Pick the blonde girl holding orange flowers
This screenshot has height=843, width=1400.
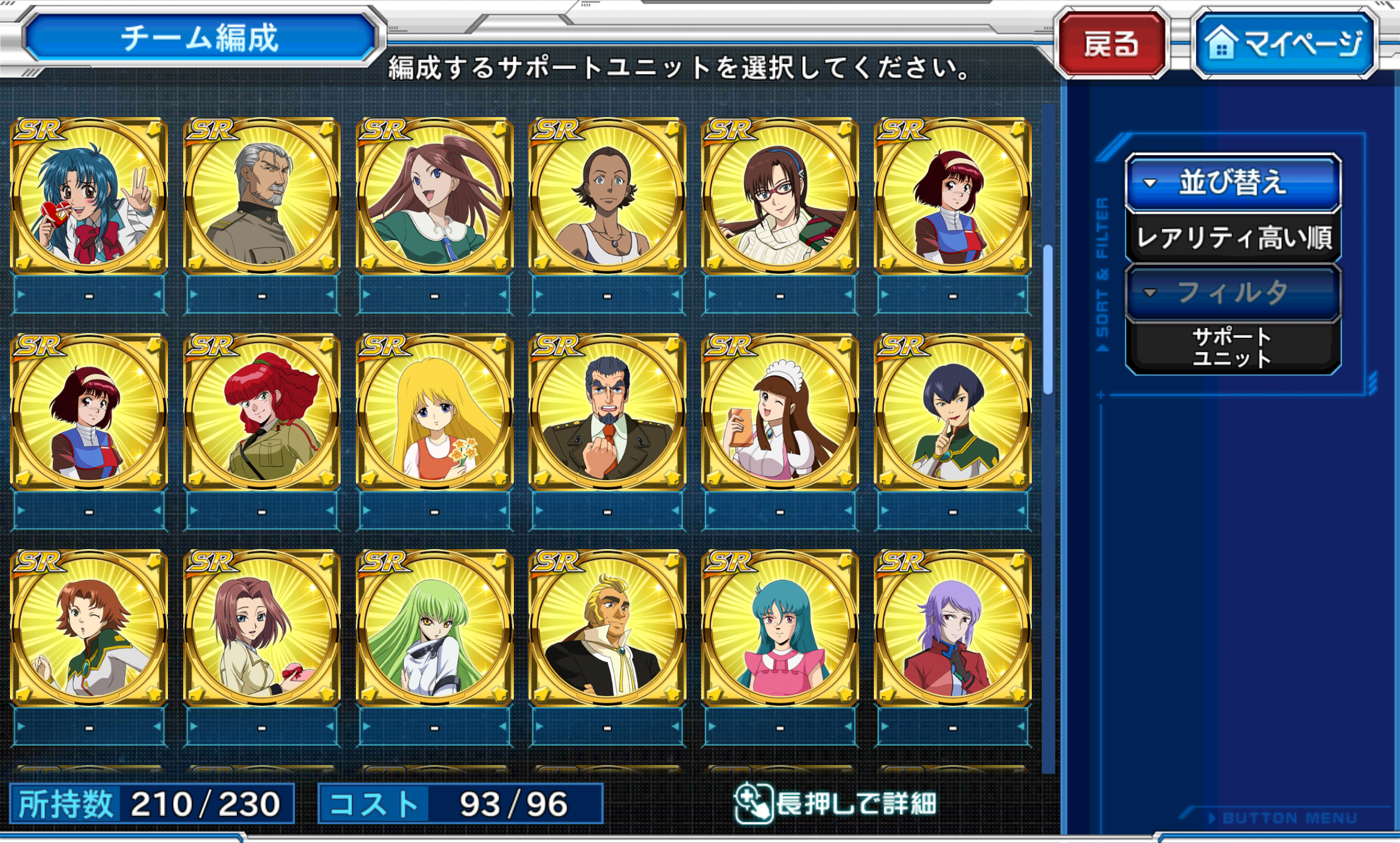point(434,412)
